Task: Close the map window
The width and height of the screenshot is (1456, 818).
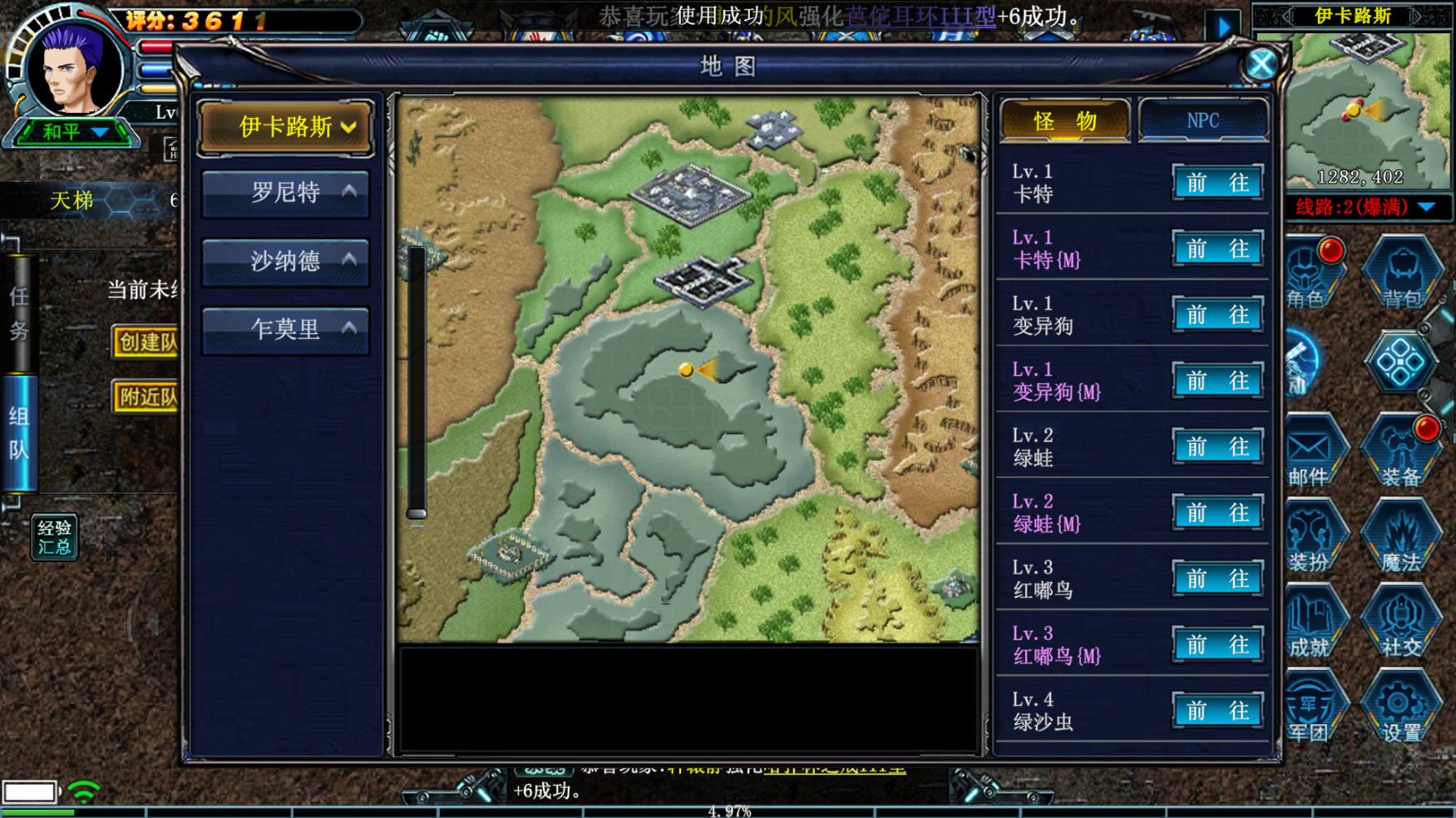Action: (x=1261, y=64)
